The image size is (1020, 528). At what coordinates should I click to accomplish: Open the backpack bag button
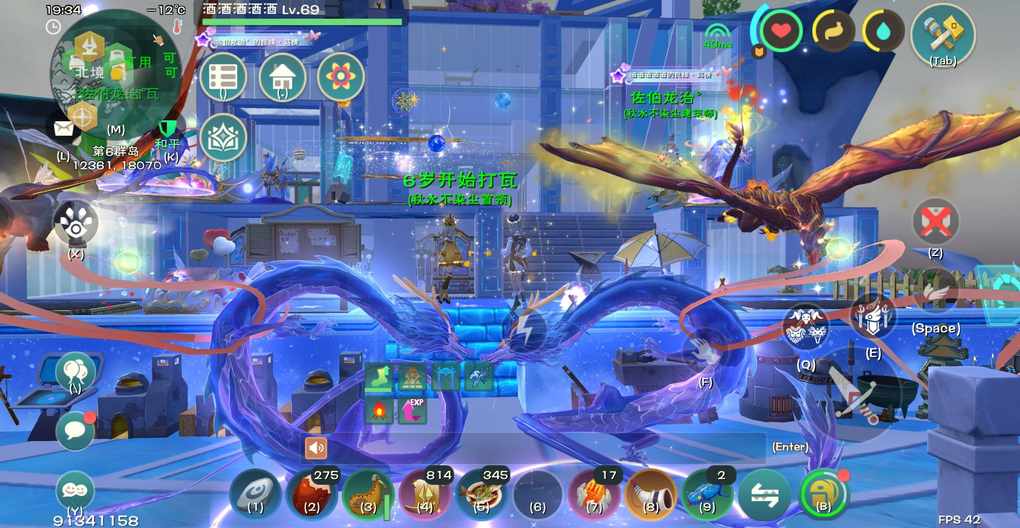pos(823,494)
